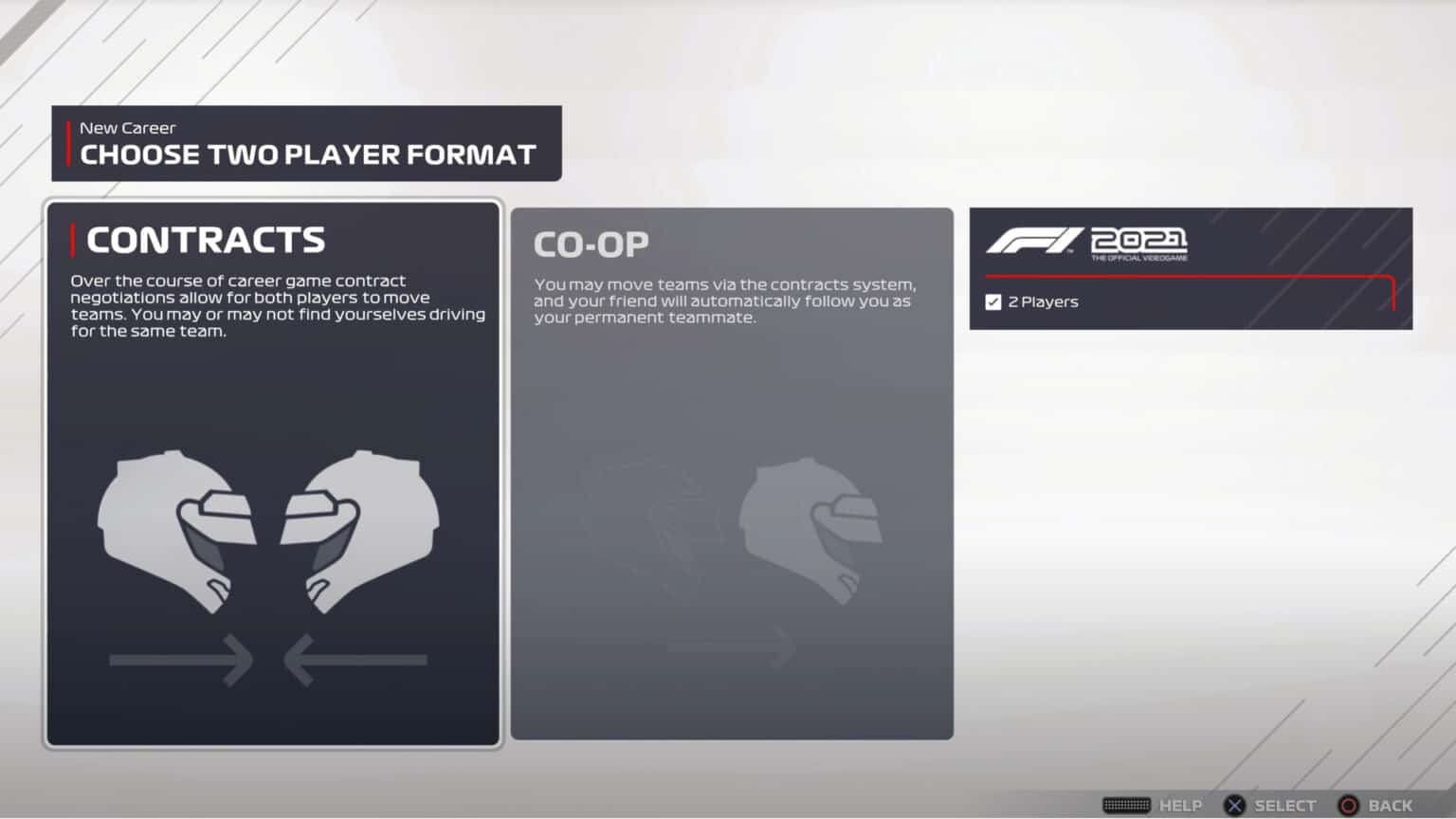
Task: Click the CONTRACTS heading text
Action: pos(205,239)
